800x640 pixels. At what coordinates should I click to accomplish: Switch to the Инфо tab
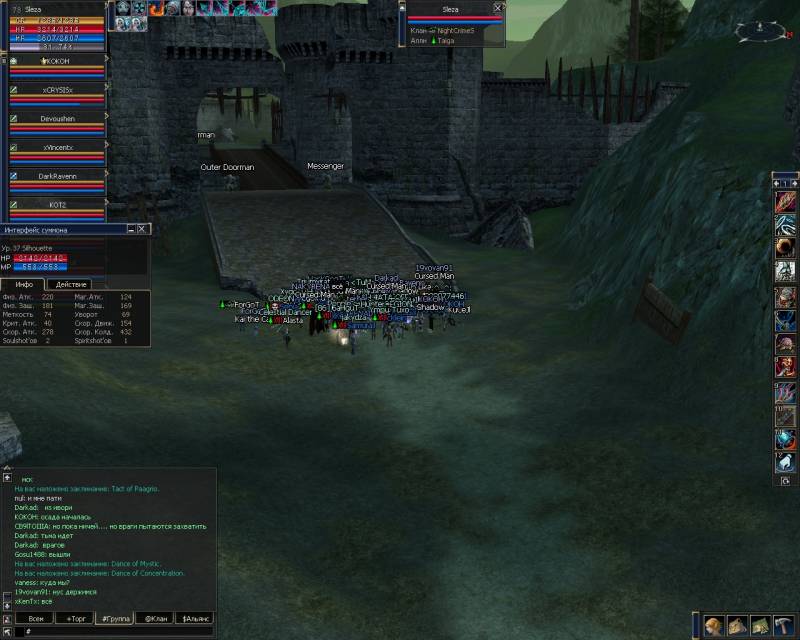pos(24,285)
